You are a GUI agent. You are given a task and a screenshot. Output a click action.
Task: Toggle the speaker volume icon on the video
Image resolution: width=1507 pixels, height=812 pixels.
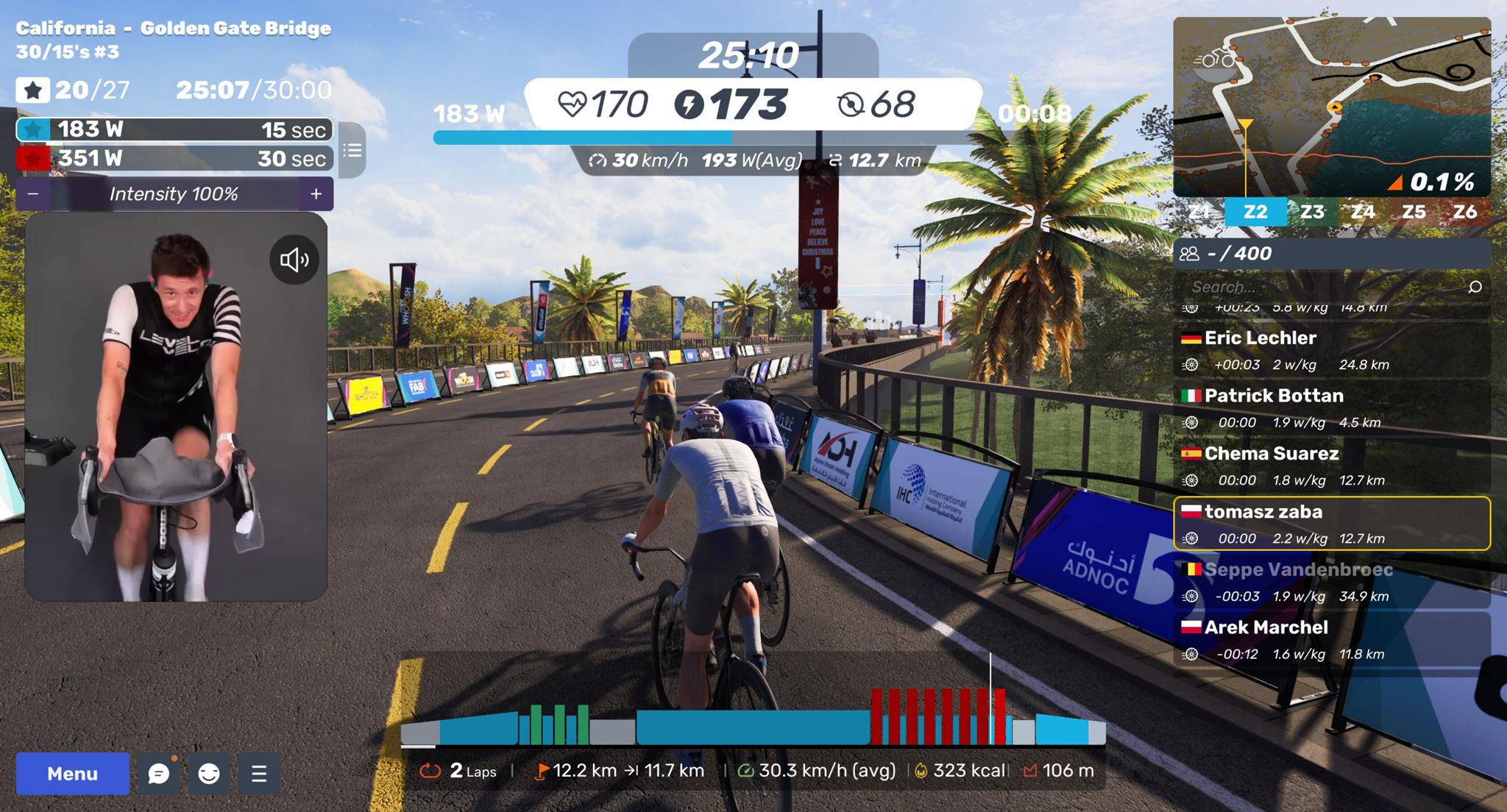pos(294,260)
